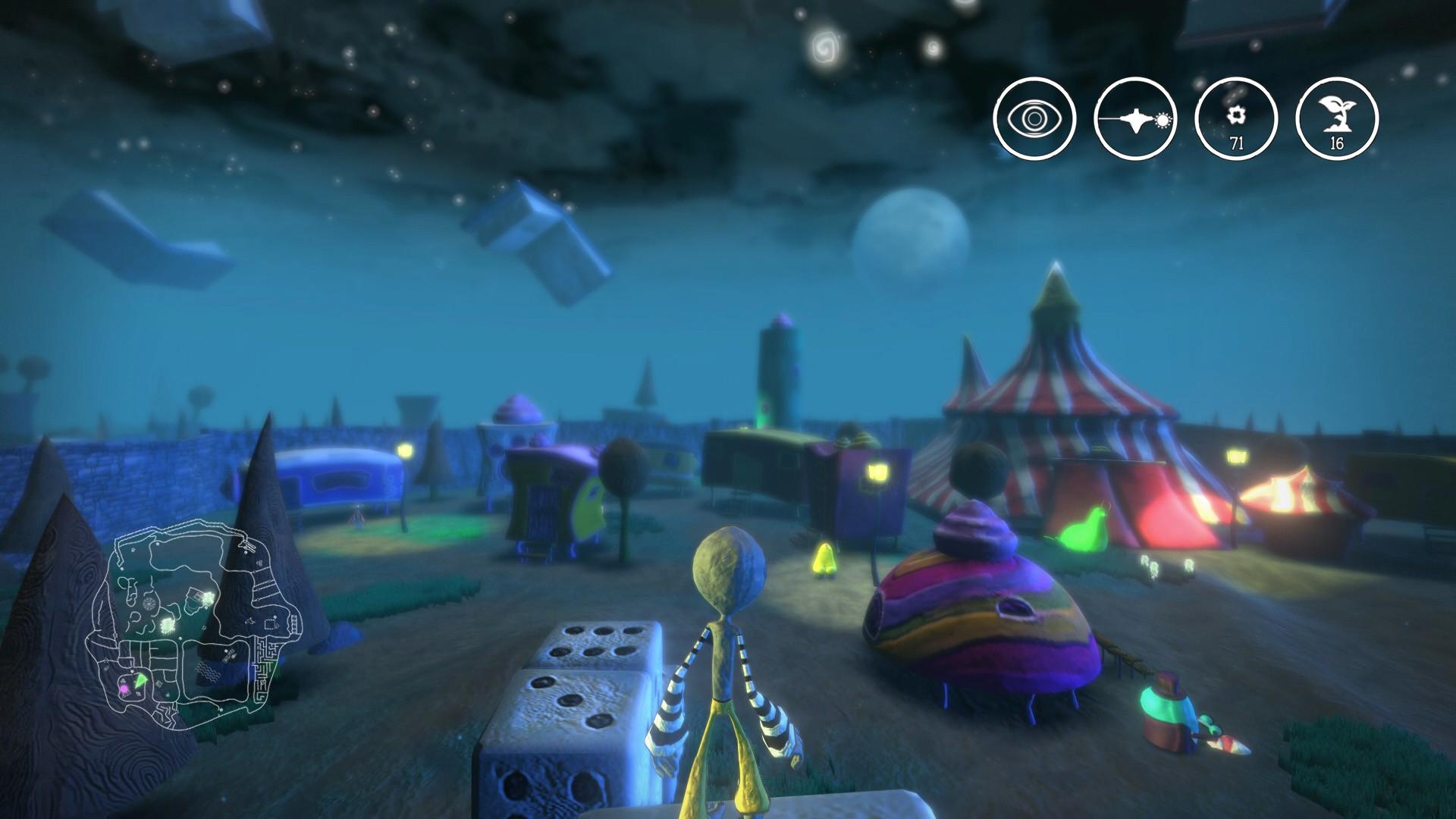Click the sapling collectible icon showing 16

1337,119
